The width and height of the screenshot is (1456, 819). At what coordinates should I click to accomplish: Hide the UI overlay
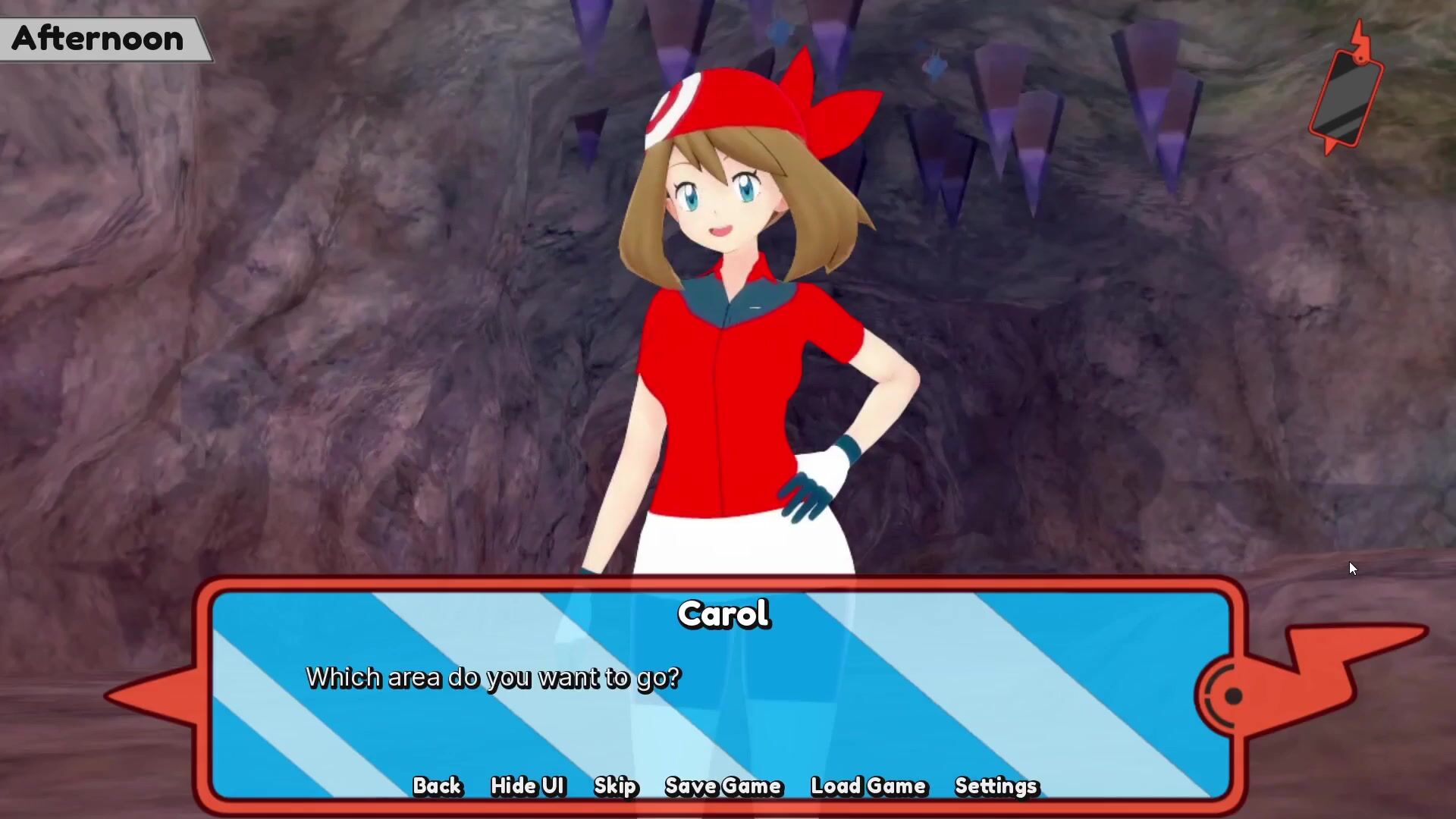528,786
